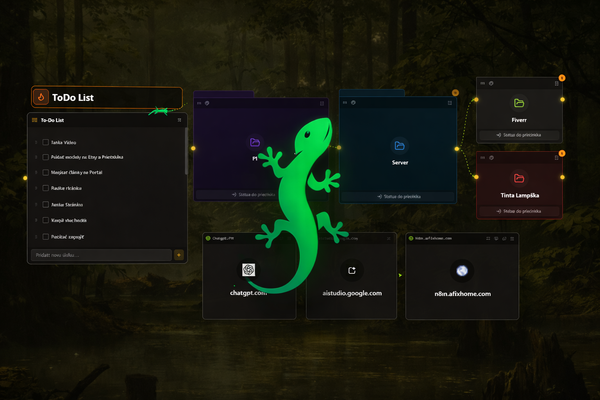Select the ToDo List flame icon
600x400 pixels.
click(41, 97)
